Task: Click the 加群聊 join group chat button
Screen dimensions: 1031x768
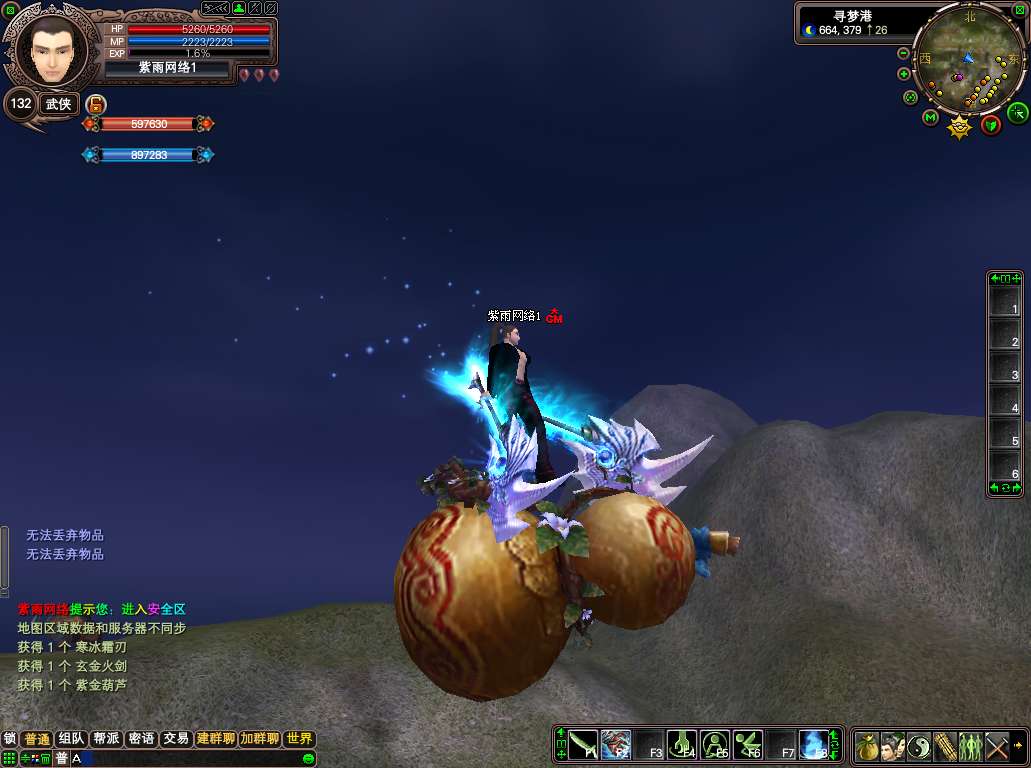Action: [259, 739]
